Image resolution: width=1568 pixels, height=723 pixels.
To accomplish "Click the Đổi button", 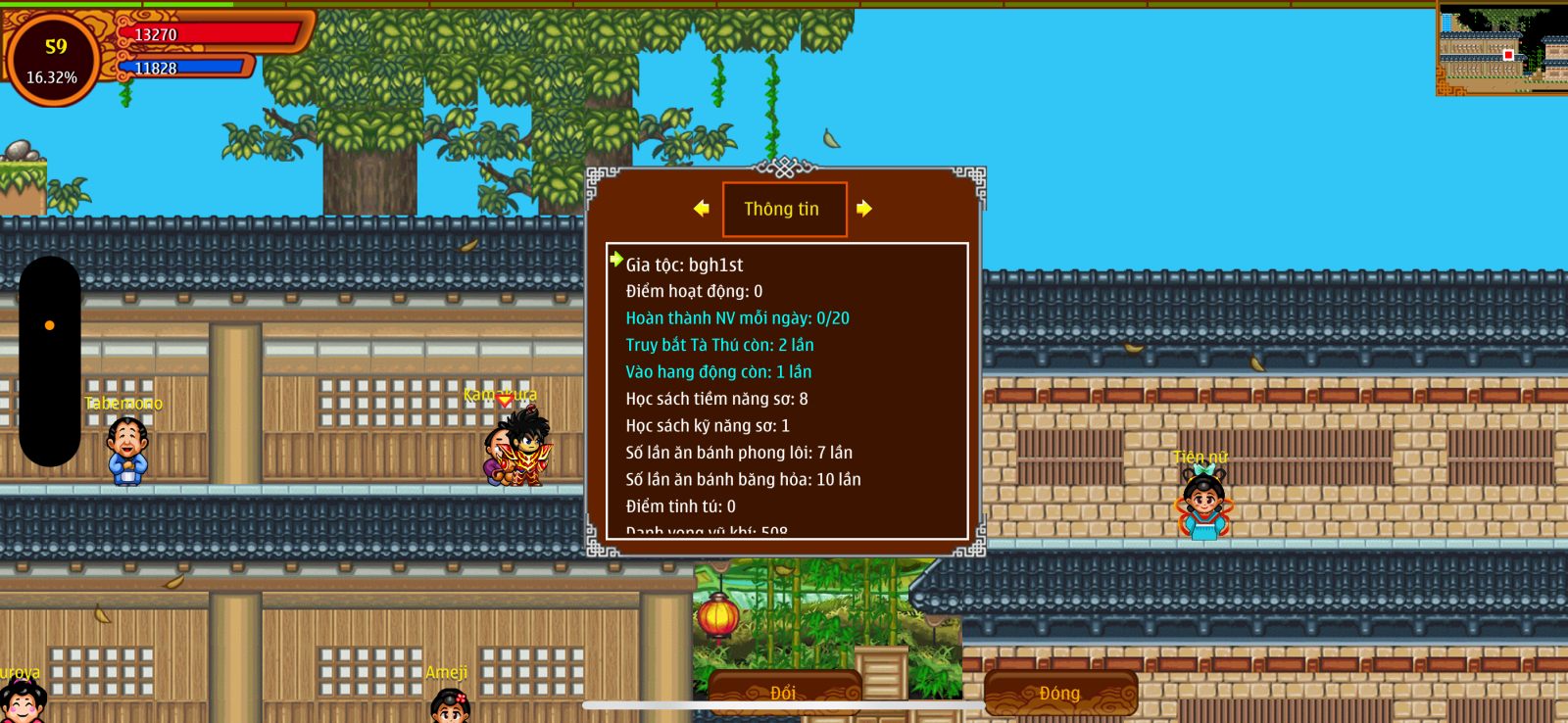I will [784, 692].
